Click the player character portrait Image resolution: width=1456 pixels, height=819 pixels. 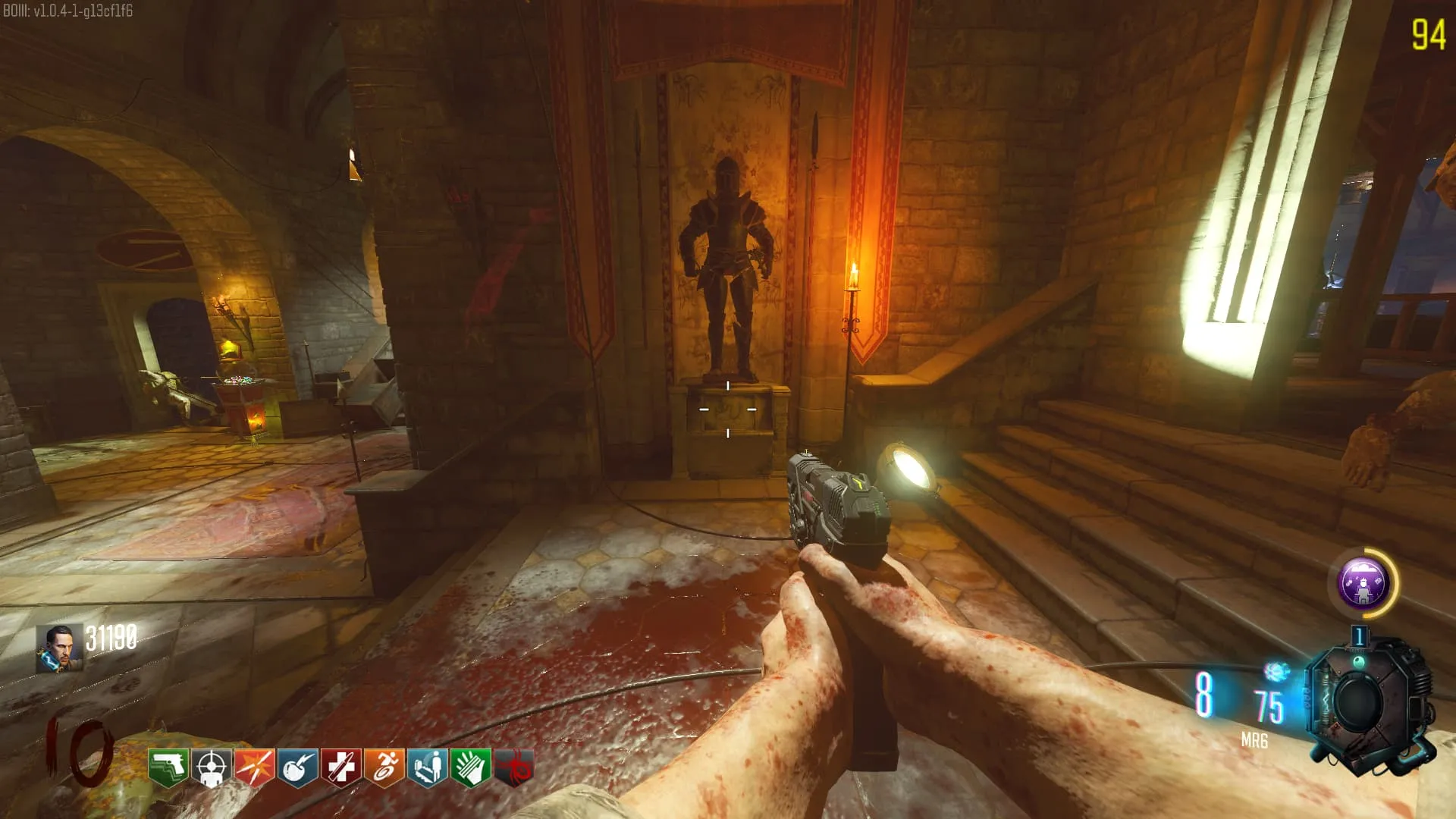59,648
